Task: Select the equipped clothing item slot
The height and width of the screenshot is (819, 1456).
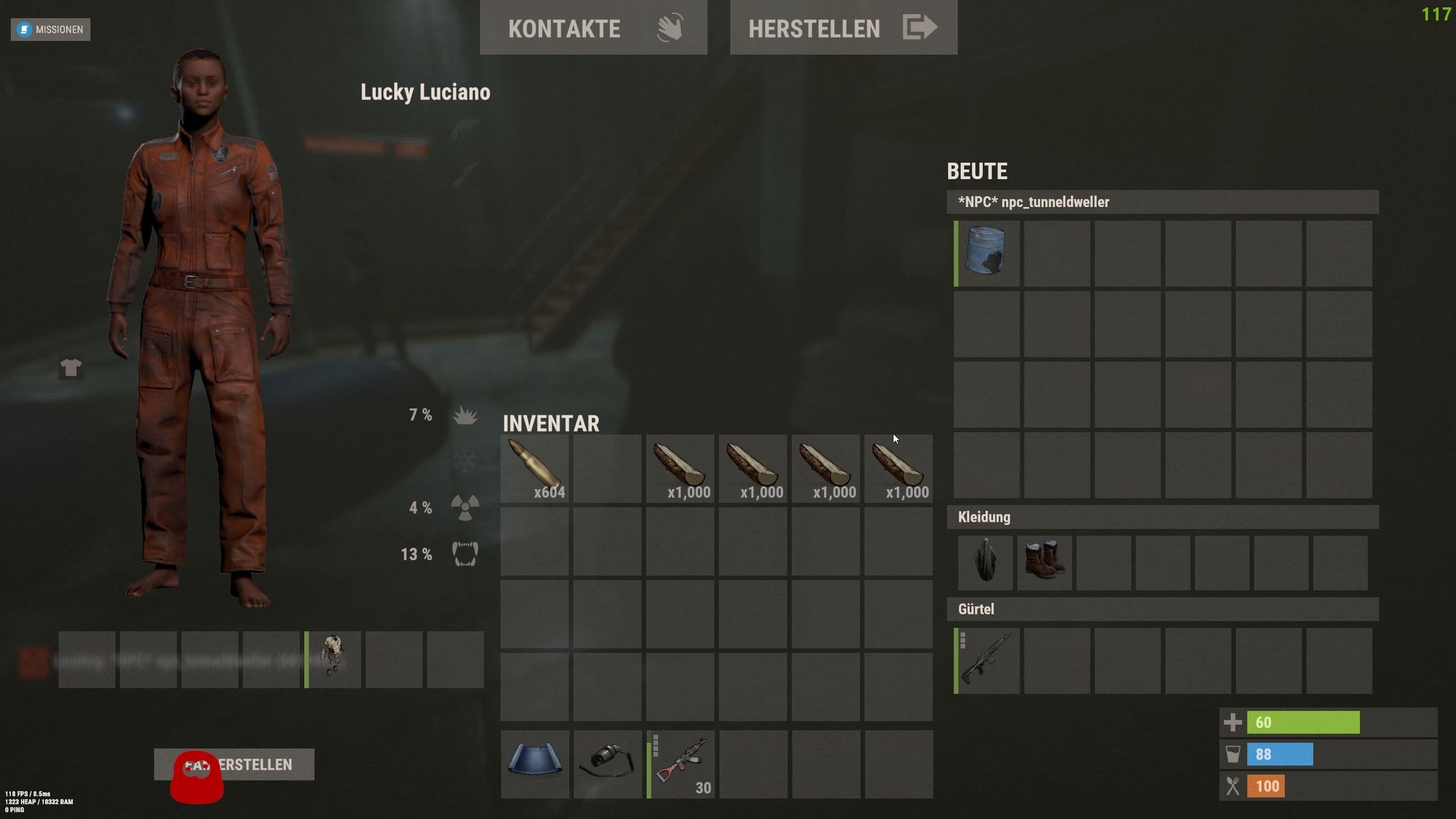Action: pos(333,659)
